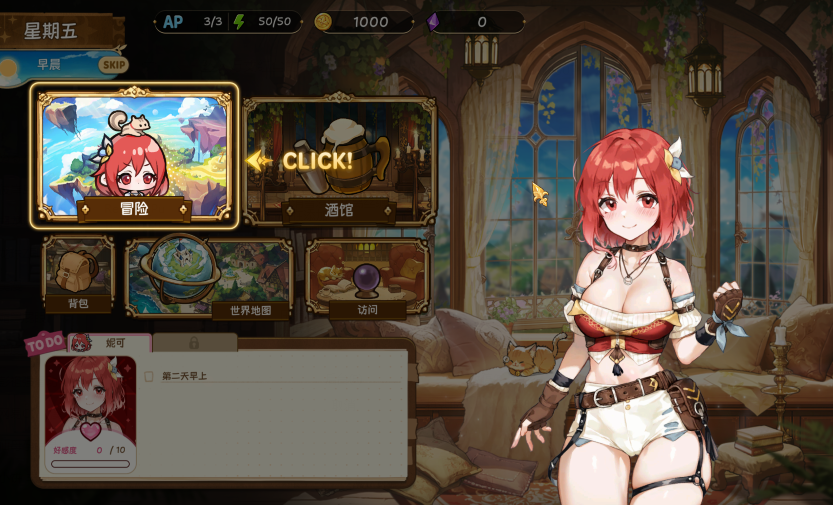
Task: Enter the 酒馆 tavern
Action: [339, 160]
